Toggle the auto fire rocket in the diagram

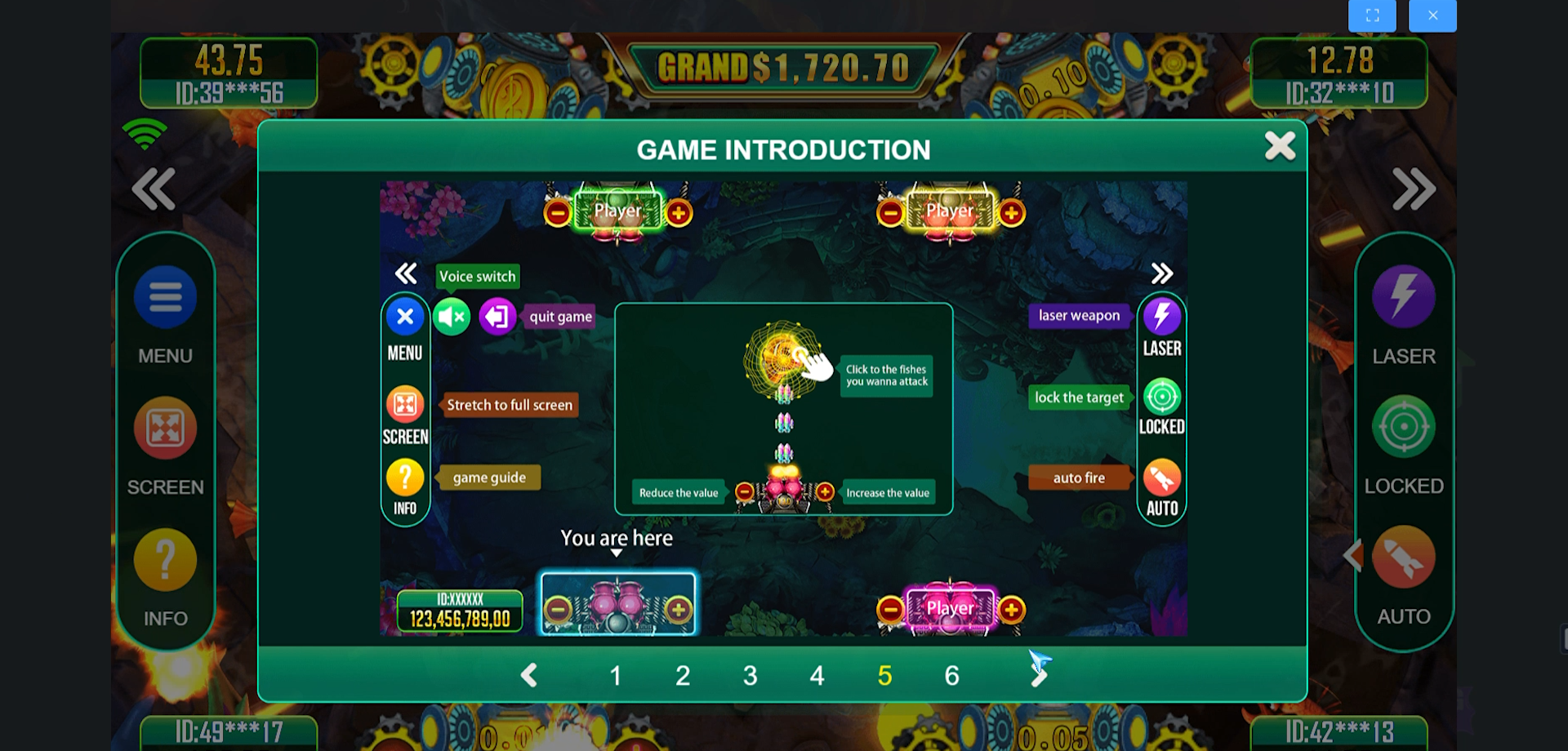(1161, 478)
